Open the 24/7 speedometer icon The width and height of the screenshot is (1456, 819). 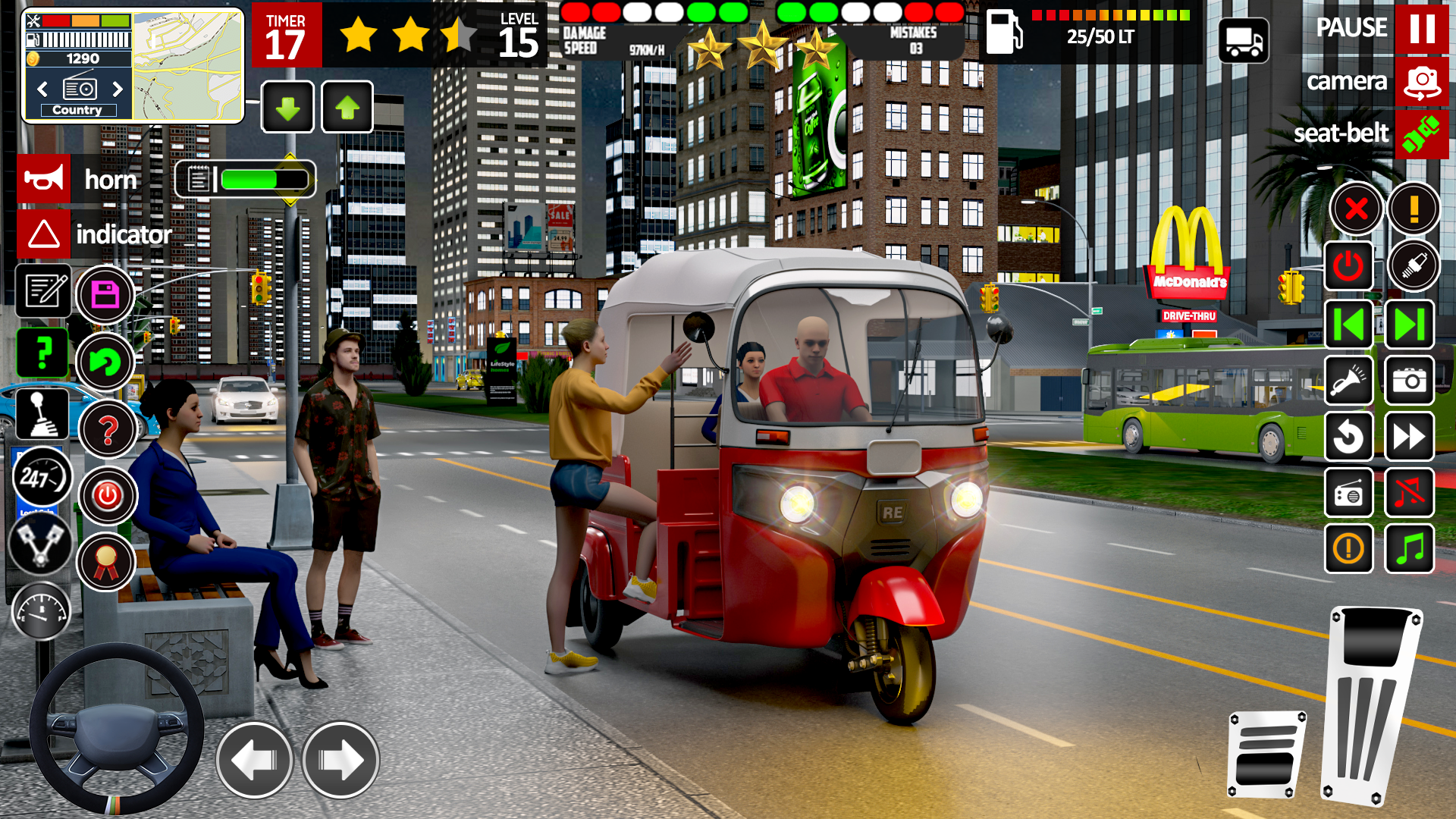[x=43, y=476]
